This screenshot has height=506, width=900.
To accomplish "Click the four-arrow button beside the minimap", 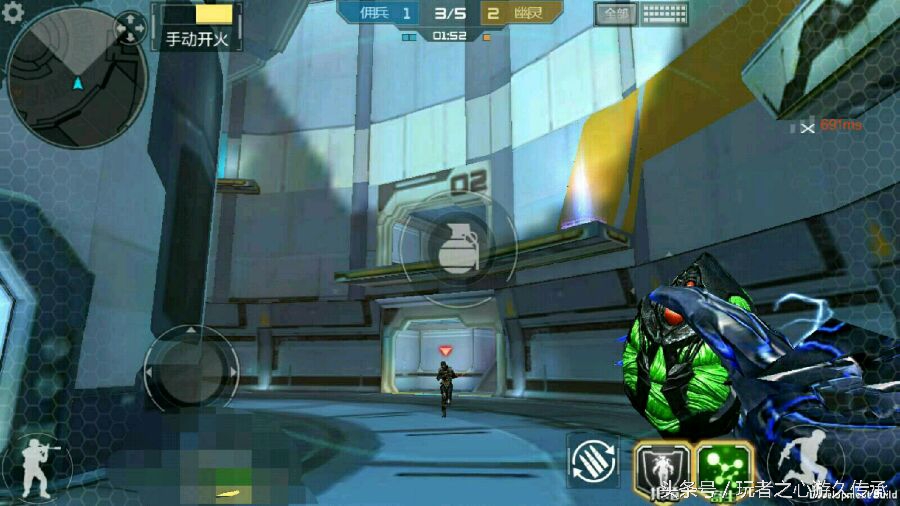I will click(x=131, y=28).
